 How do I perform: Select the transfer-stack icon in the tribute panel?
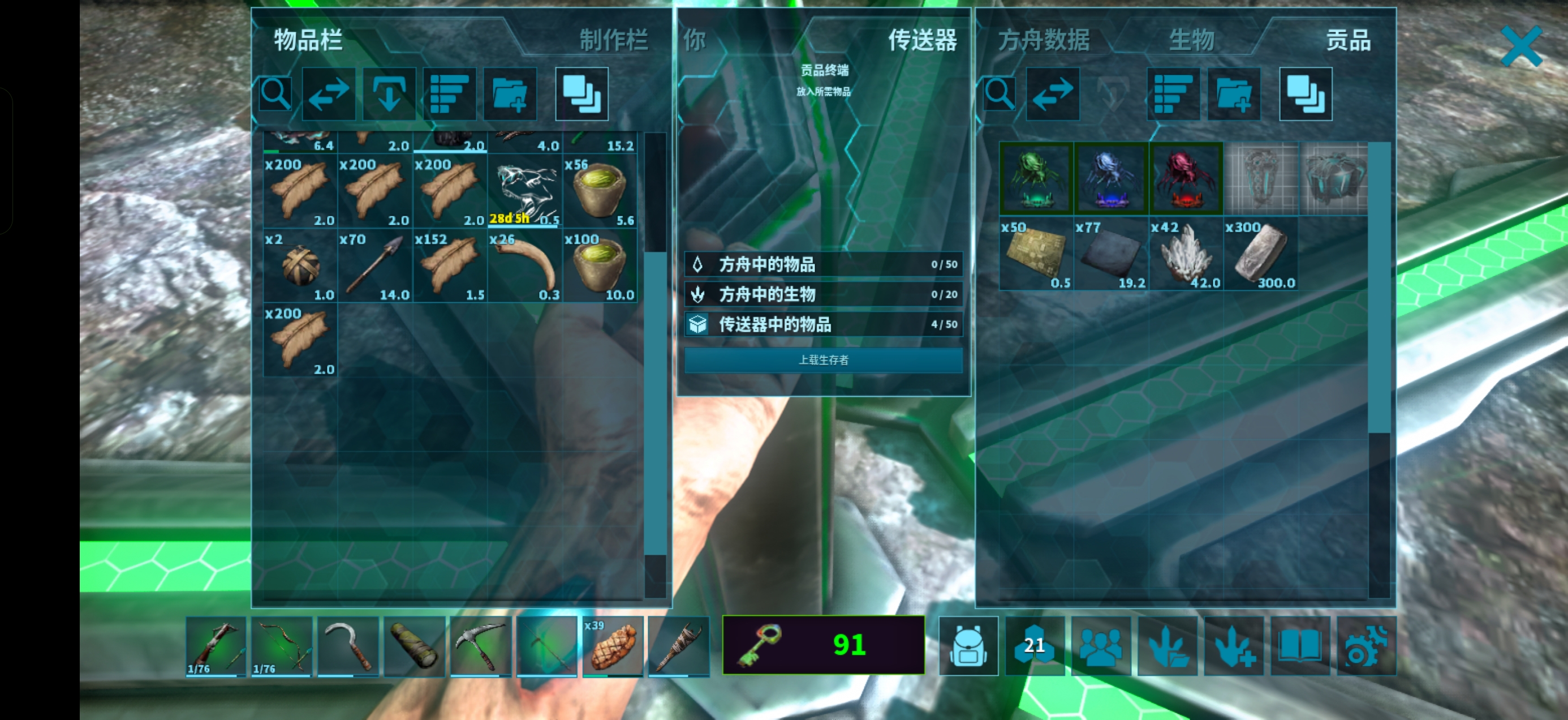click(1305, 94)
